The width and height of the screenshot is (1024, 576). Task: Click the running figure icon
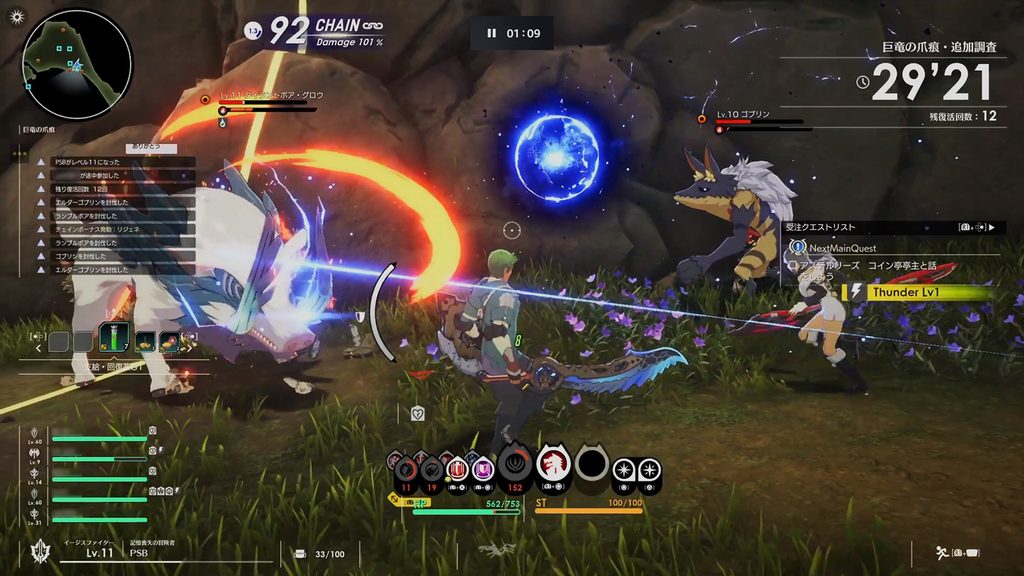(940, 552)
